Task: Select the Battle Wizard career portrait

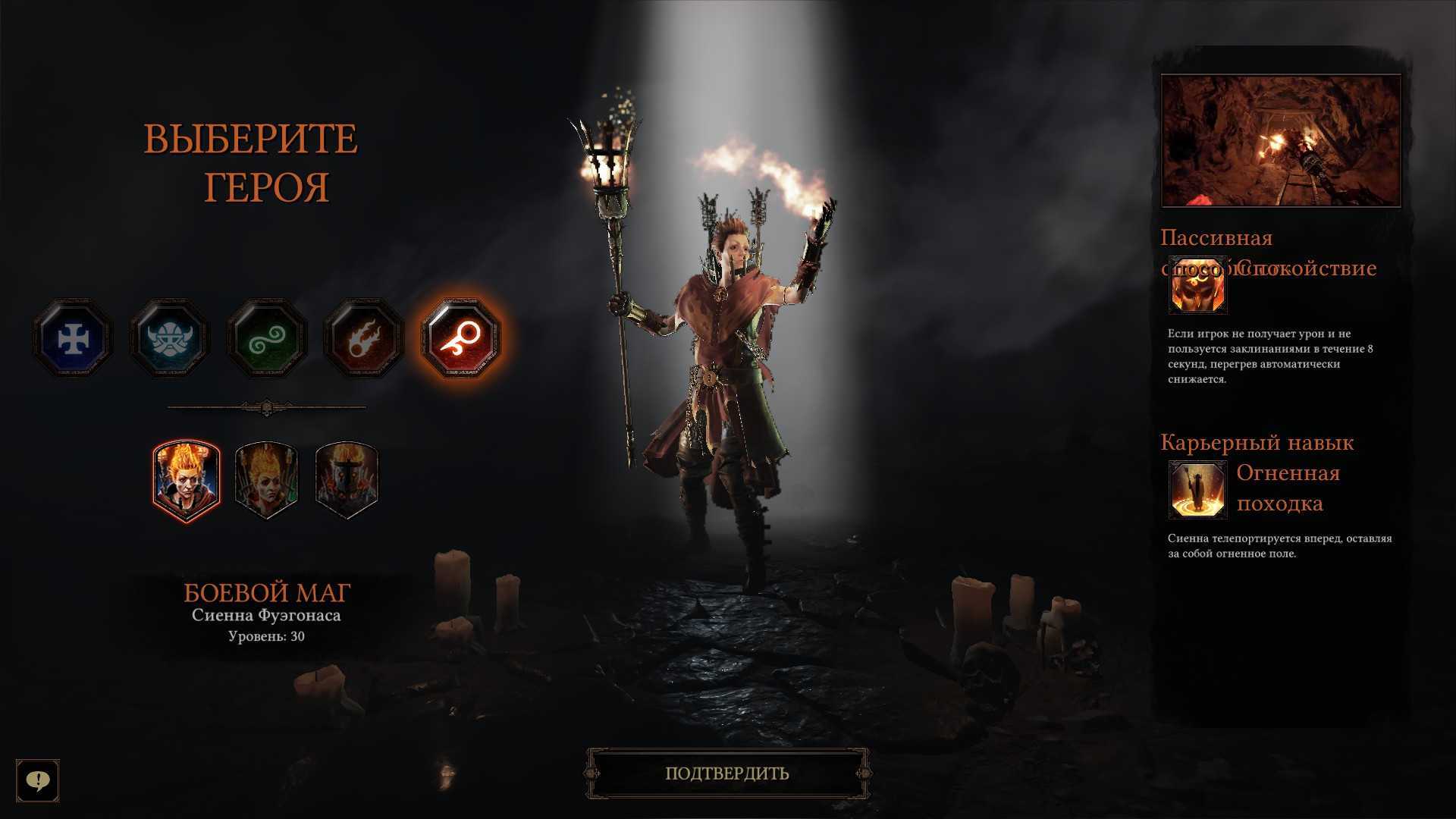Action: 187,481
